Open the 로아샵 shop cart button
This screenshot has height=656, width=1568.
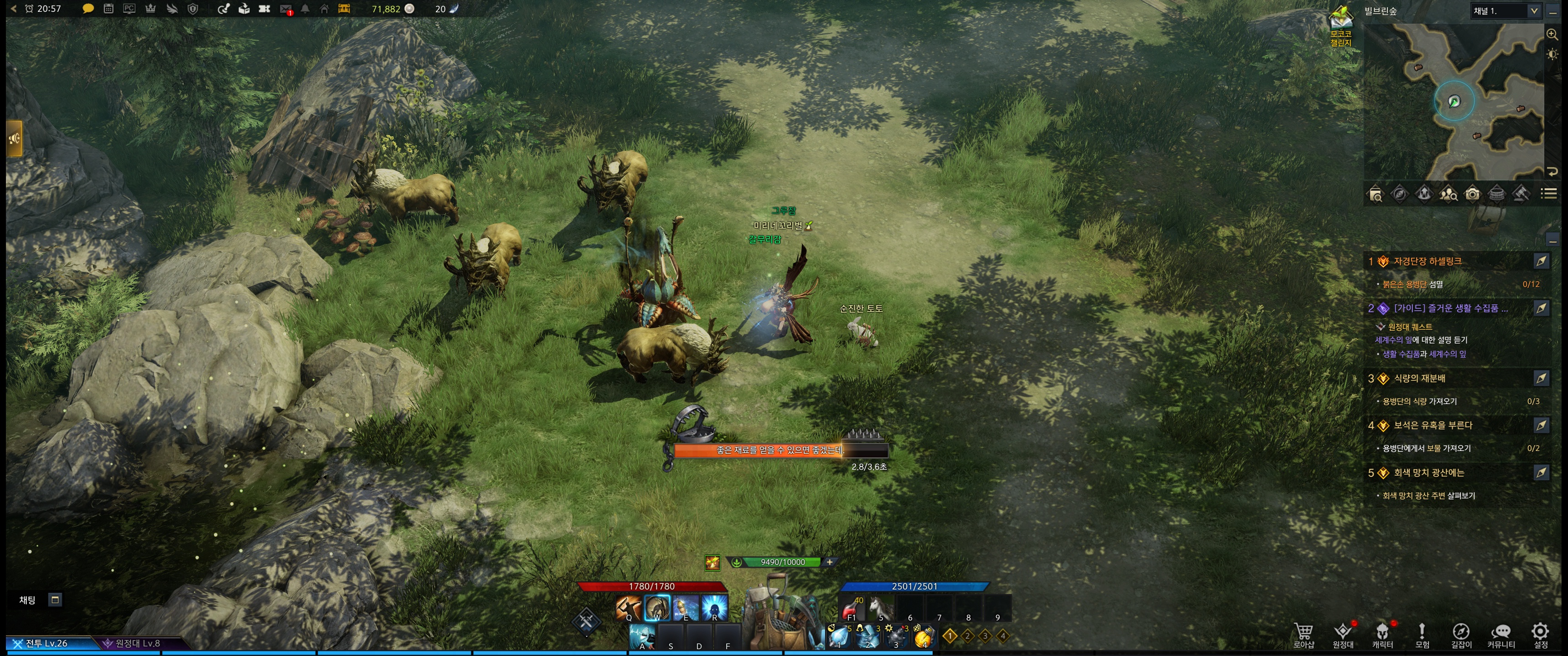[x=1303, y=635]
